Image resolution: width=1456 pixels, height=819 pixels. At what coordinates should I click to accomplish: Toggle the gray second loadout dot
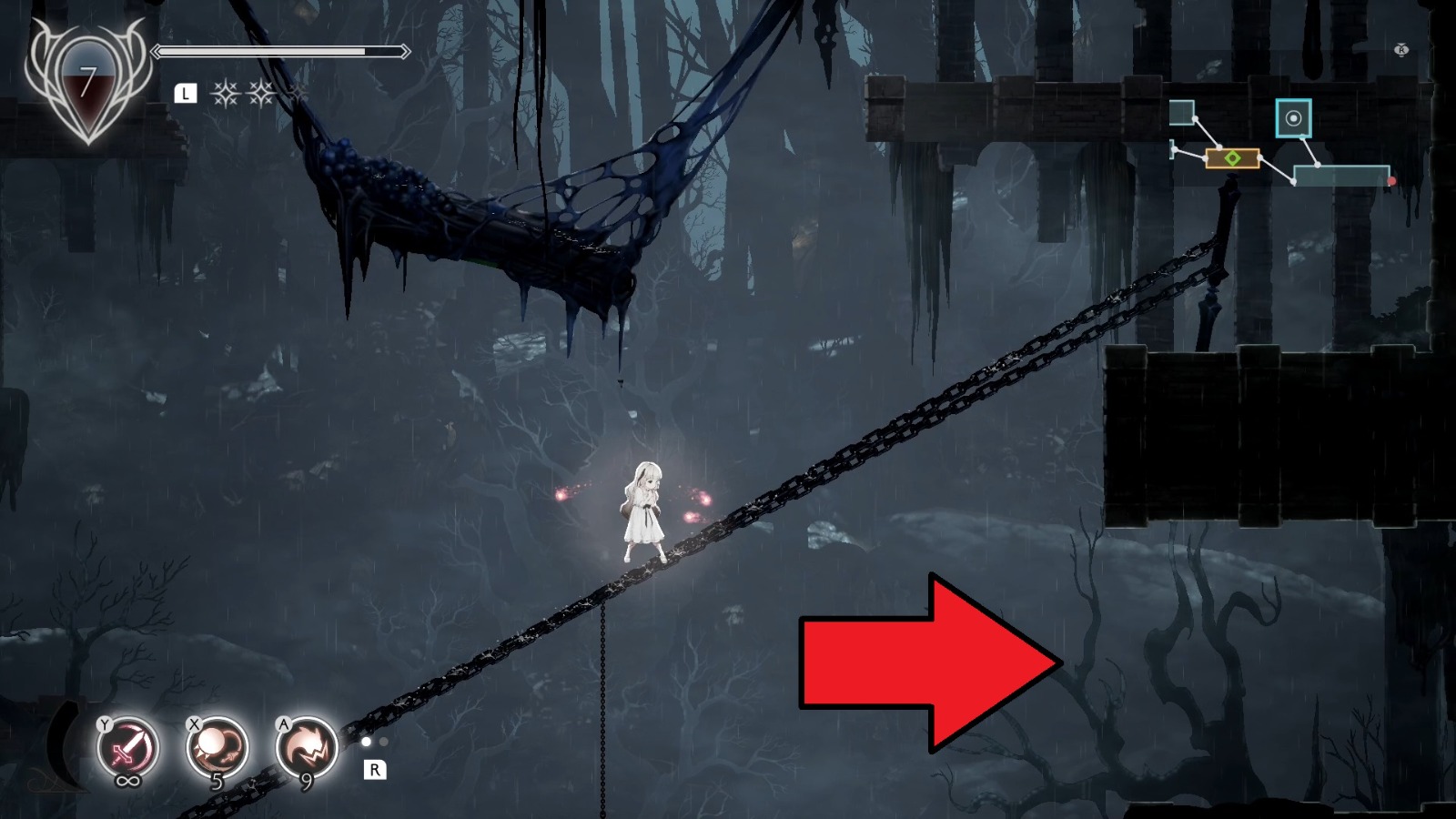(384, 742)
